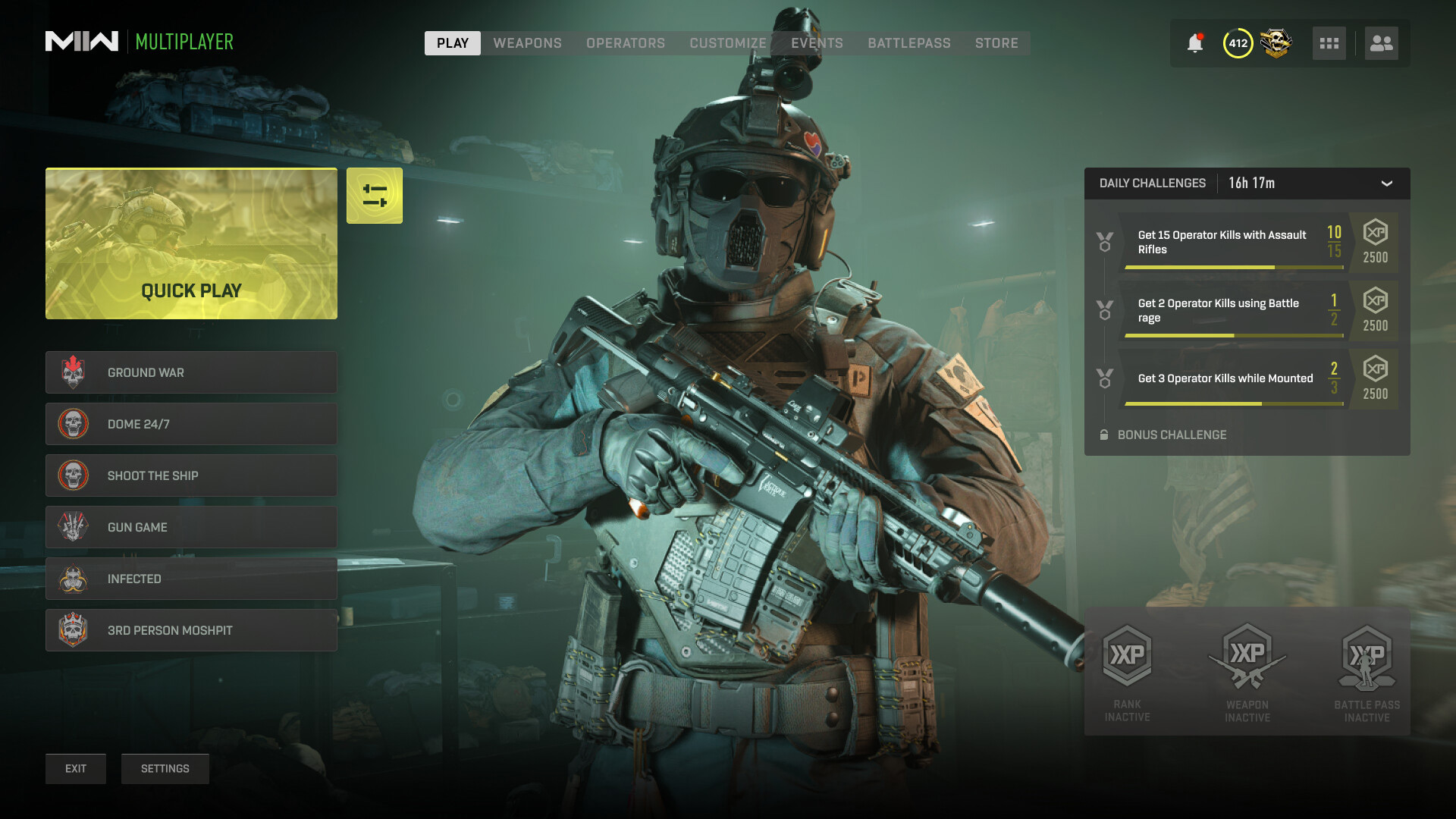The height and width of the screenshot is (819, 1456).
Task: Click the notifications bell icon
Action: (1195, 43)
